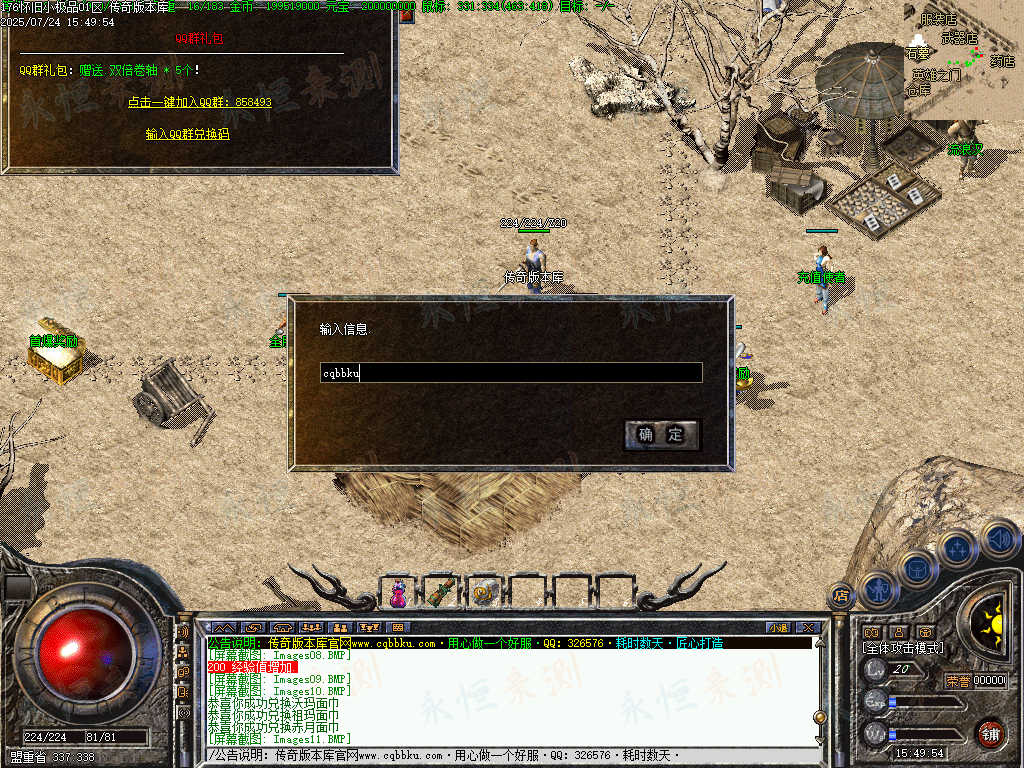
Task: Close the game with the X button
Action: pyautogui.click(x=807, y=628)
